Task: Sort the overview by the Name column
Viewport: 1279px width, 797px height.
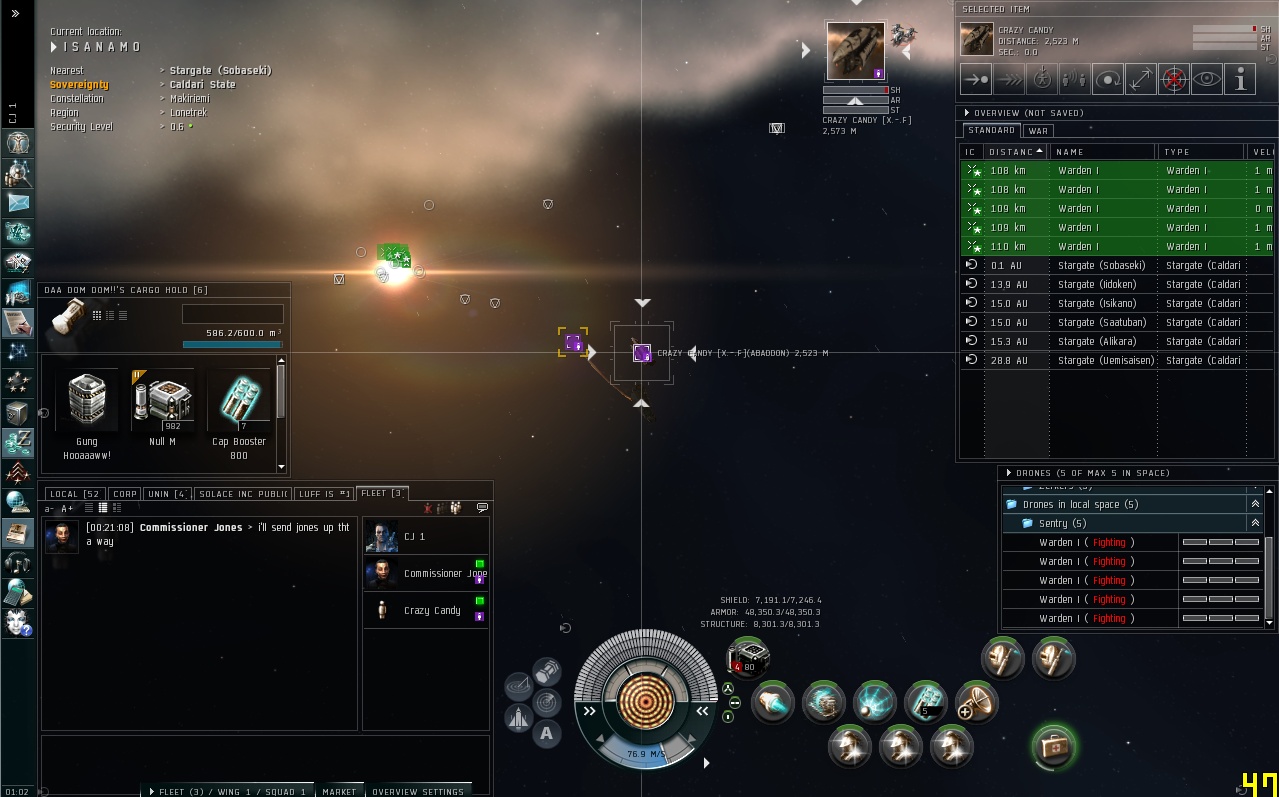Action: pos(1100,152)
